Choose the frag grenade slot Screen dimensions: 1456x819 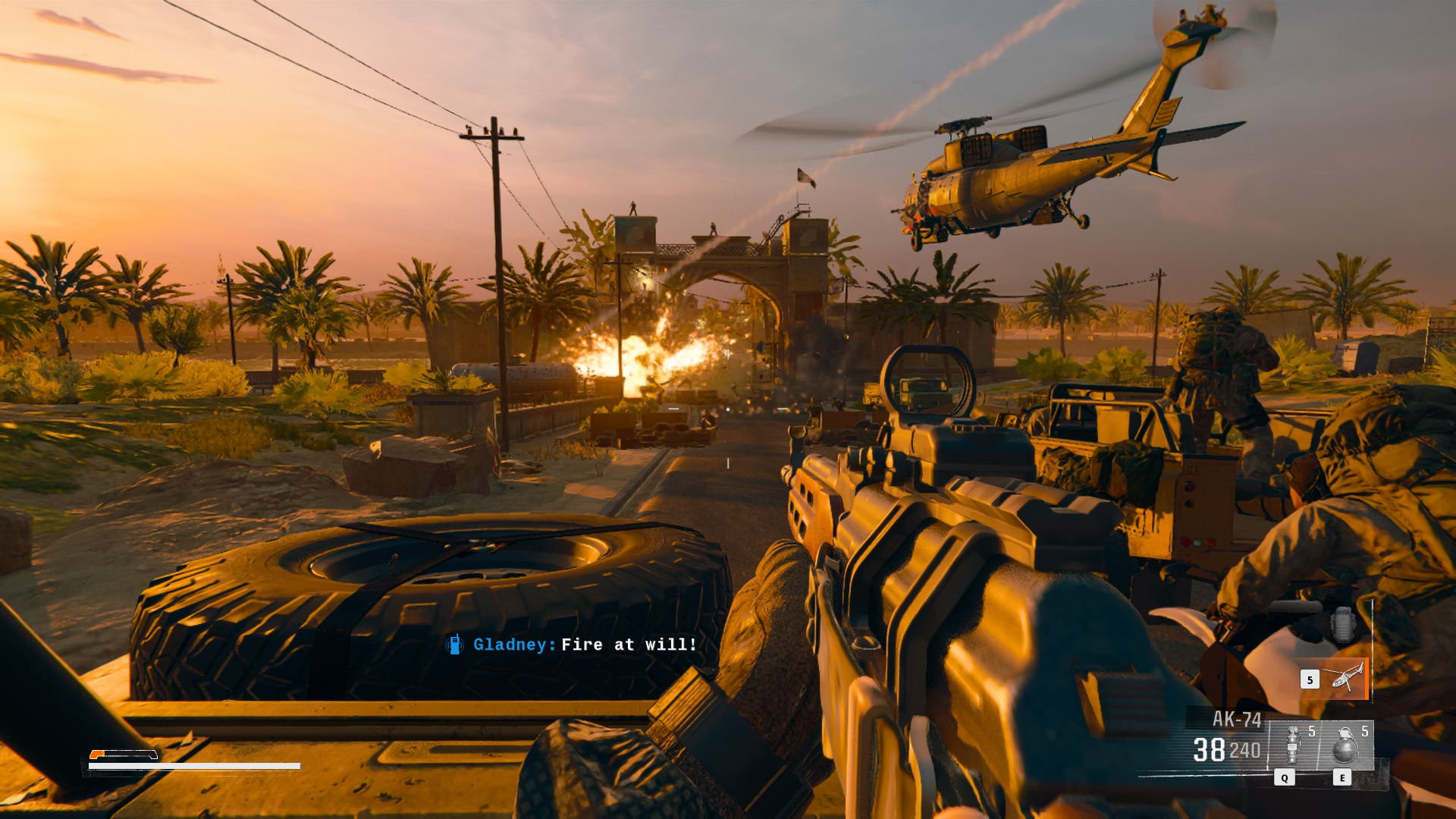coord(1345,745)
